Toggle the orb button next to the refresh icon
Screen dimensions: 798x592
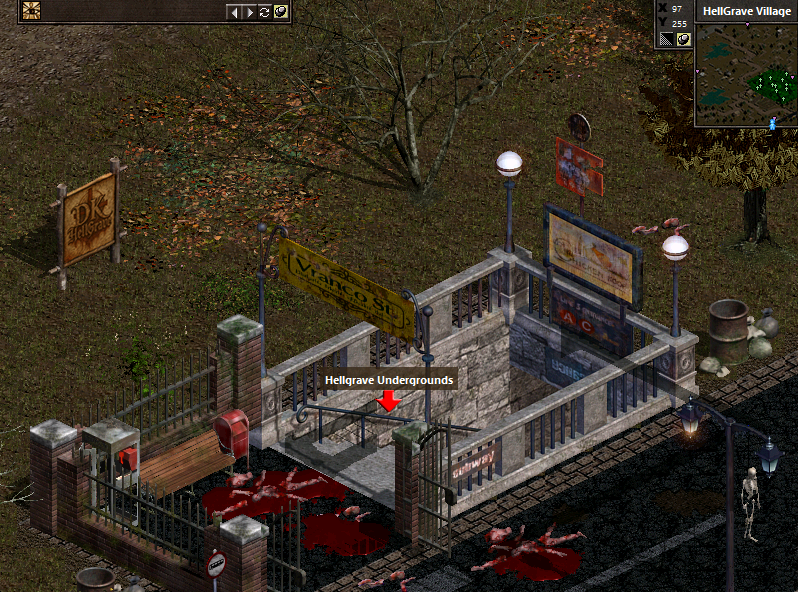[x=281, y=12]
